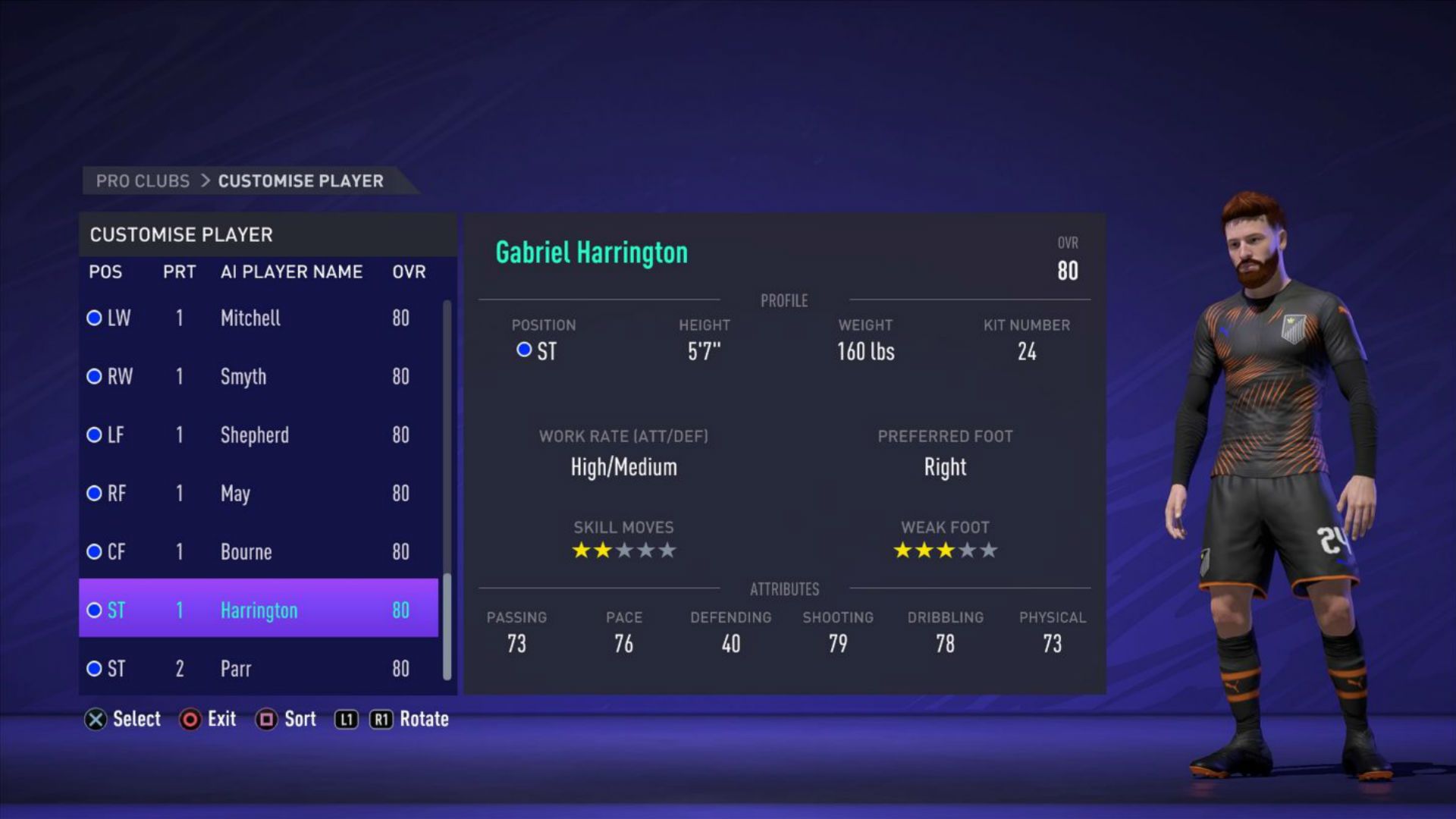Click the L1 rotate button icon

tap(346, 719)
